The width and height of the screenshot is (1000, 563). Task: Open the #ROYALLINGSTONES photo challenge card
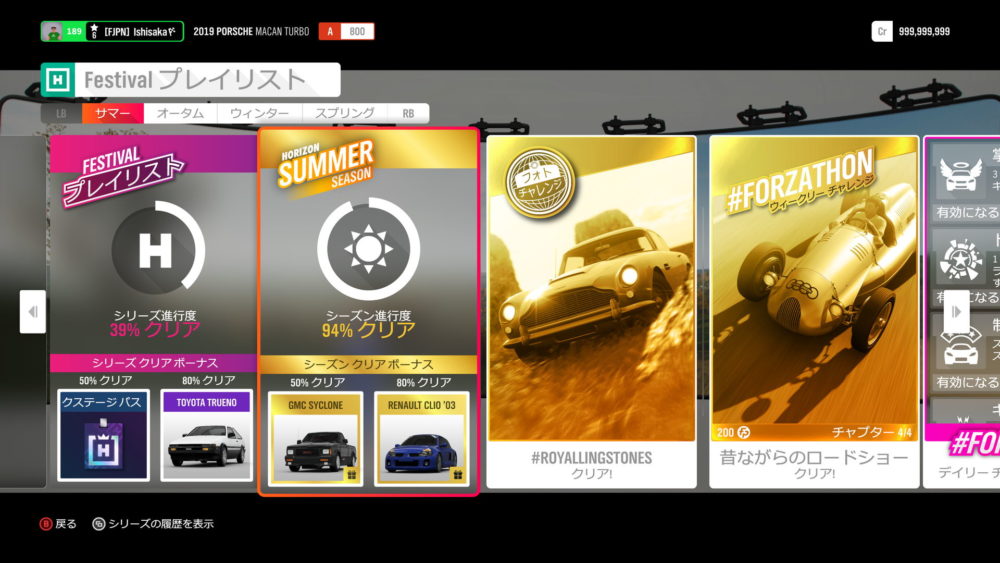click(591, 310)
